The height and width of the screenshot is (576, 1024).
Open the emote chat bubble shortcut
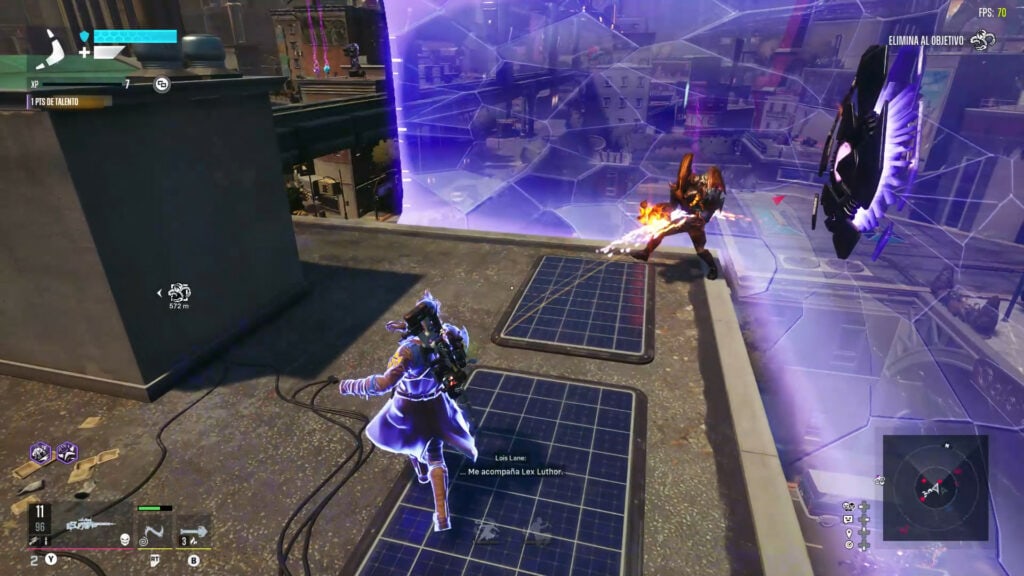848,519
